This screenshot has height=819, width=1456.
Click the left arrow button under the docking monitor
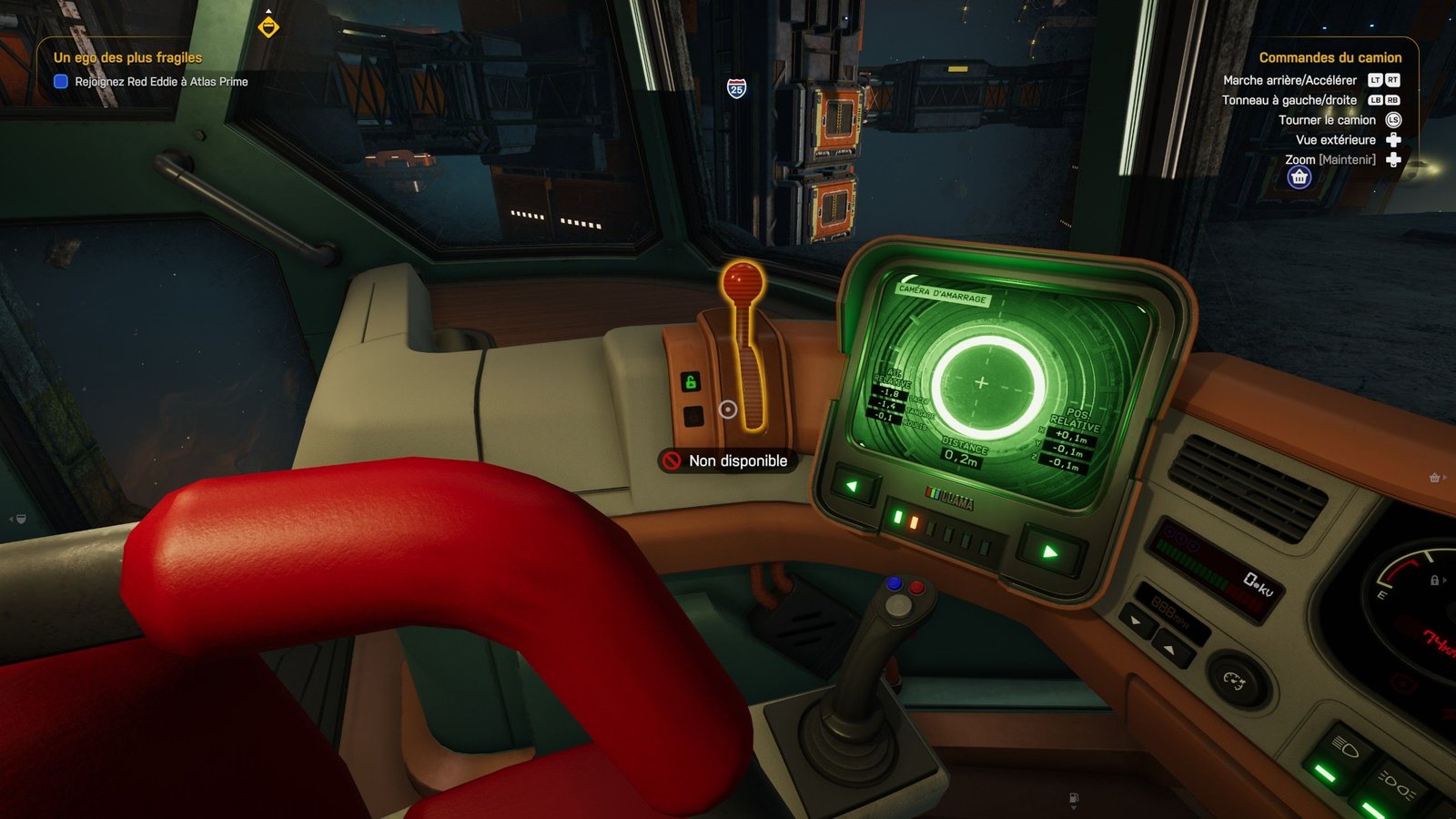[x=853, y=487]
